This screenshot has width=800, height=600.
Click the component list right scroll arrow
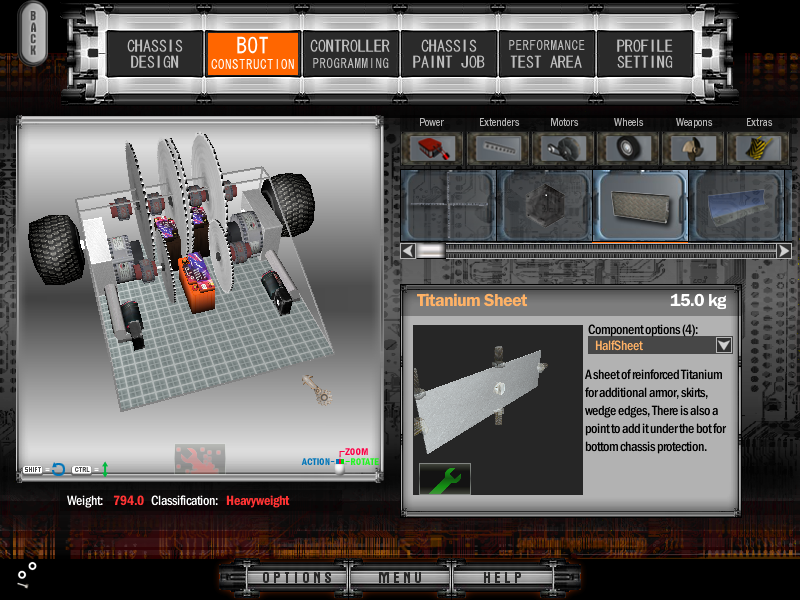tap(784, 251)
